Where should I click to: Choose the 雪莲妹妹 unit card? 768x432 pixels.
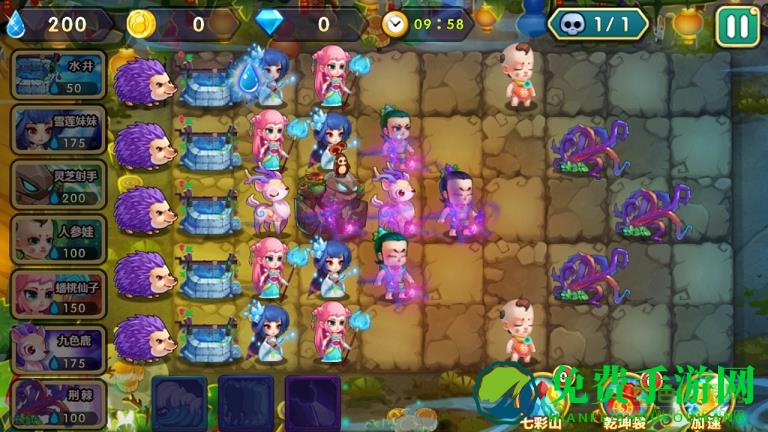(x=58, y=129)
